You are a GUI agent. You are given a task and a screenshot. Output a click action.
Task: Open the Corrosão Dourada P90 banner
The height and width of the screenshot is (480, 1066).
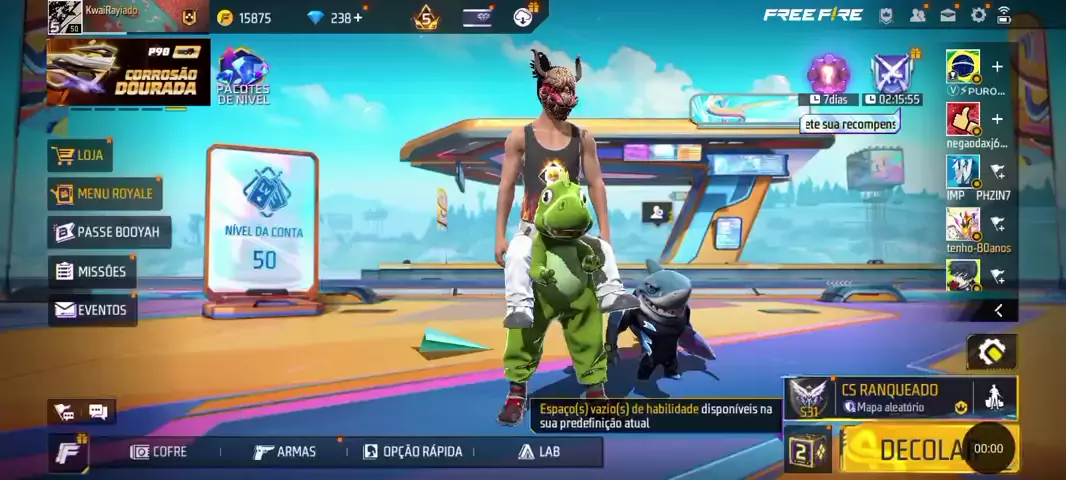click(x=128, y=72)
